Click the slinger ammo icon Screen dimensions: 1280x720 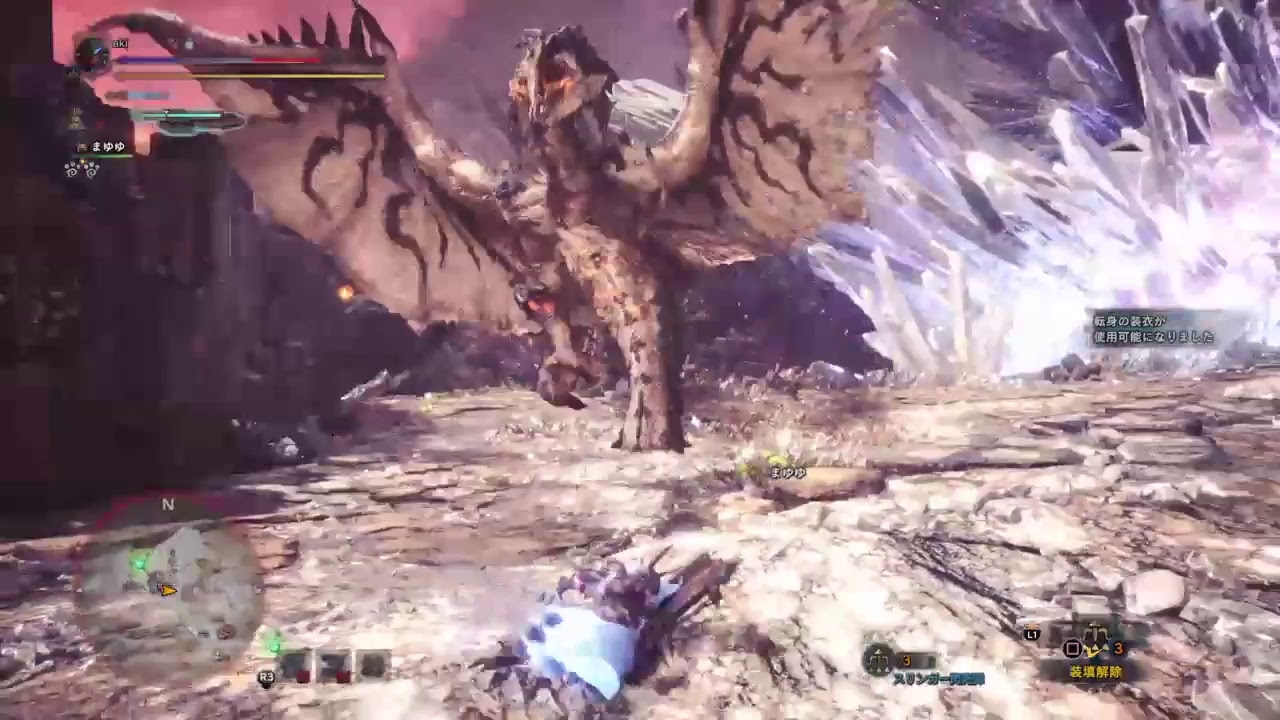[x=879, y=659]
